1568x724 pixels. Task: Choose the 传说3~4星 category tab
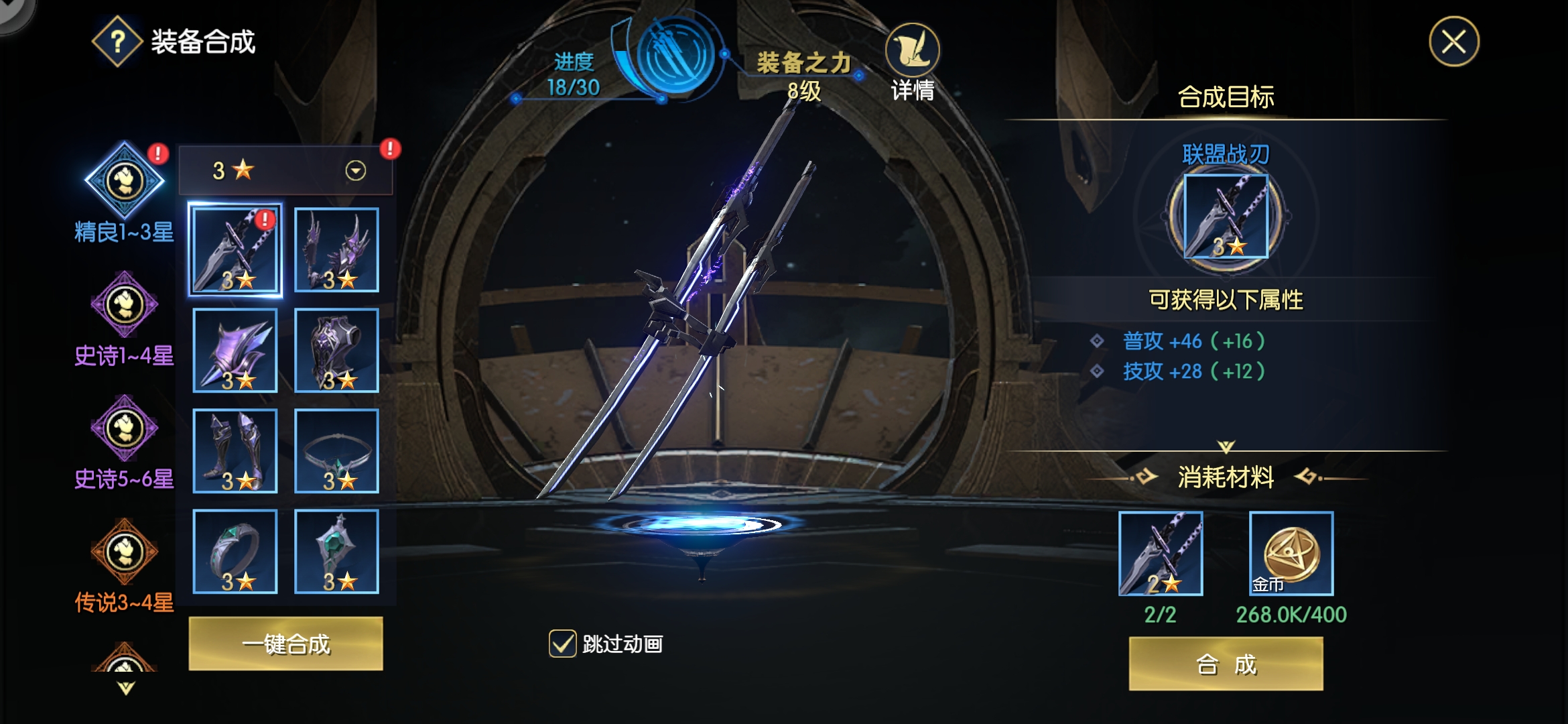125,552
